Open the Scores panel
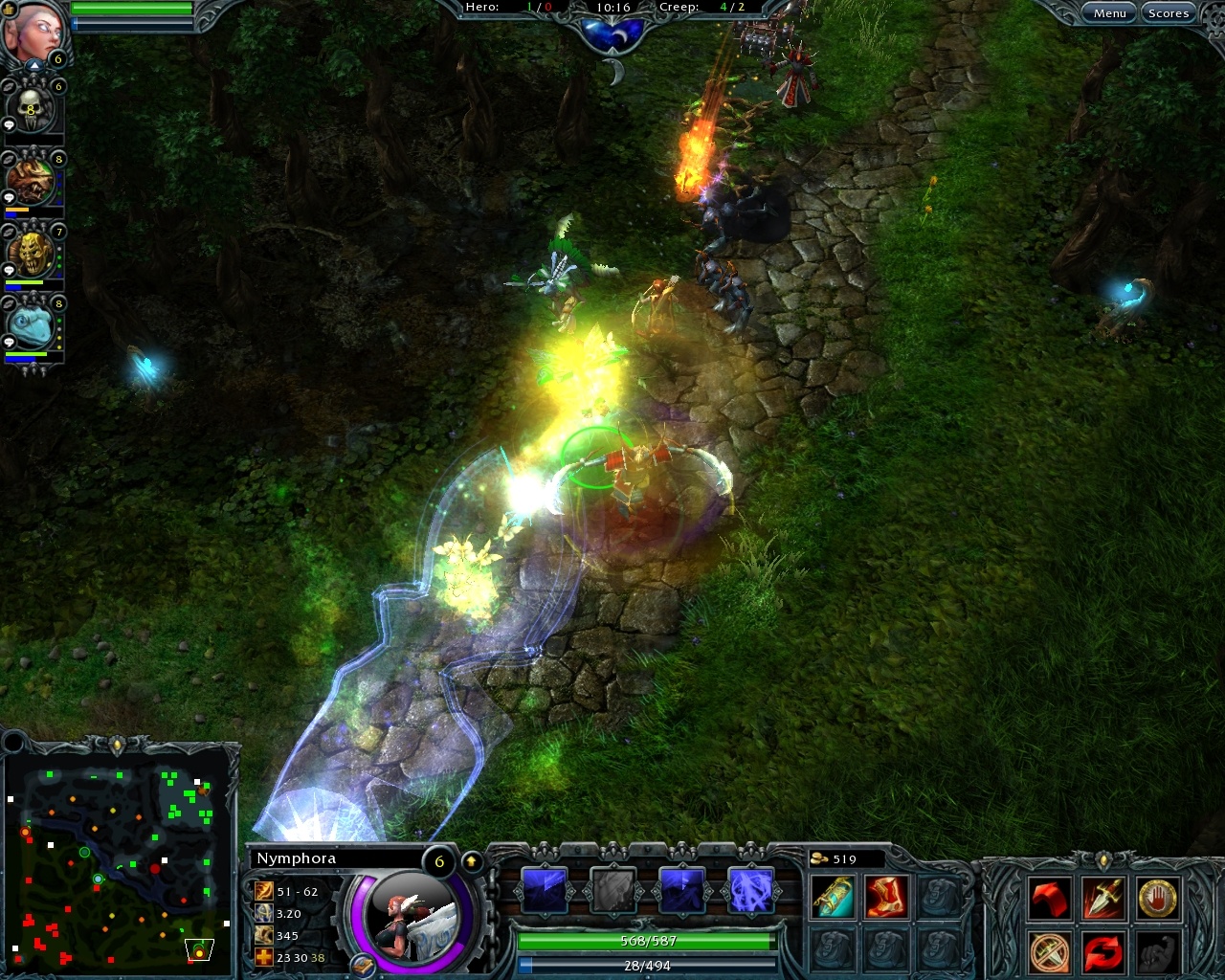1225x980 pixels. pos(1169,12)
